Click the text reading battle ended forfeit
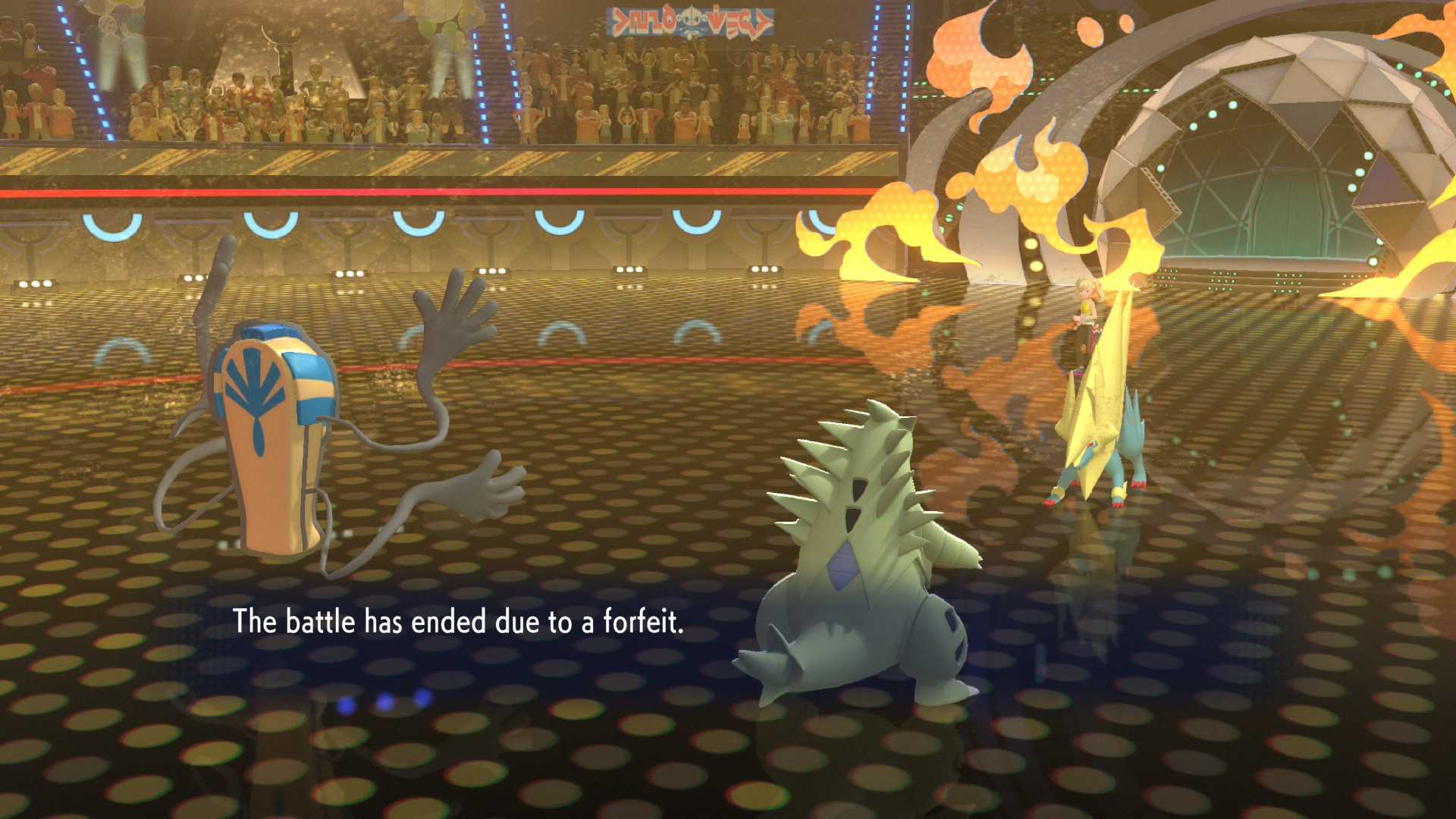Viewport: 1456px width, 819px height. (458, 622)
